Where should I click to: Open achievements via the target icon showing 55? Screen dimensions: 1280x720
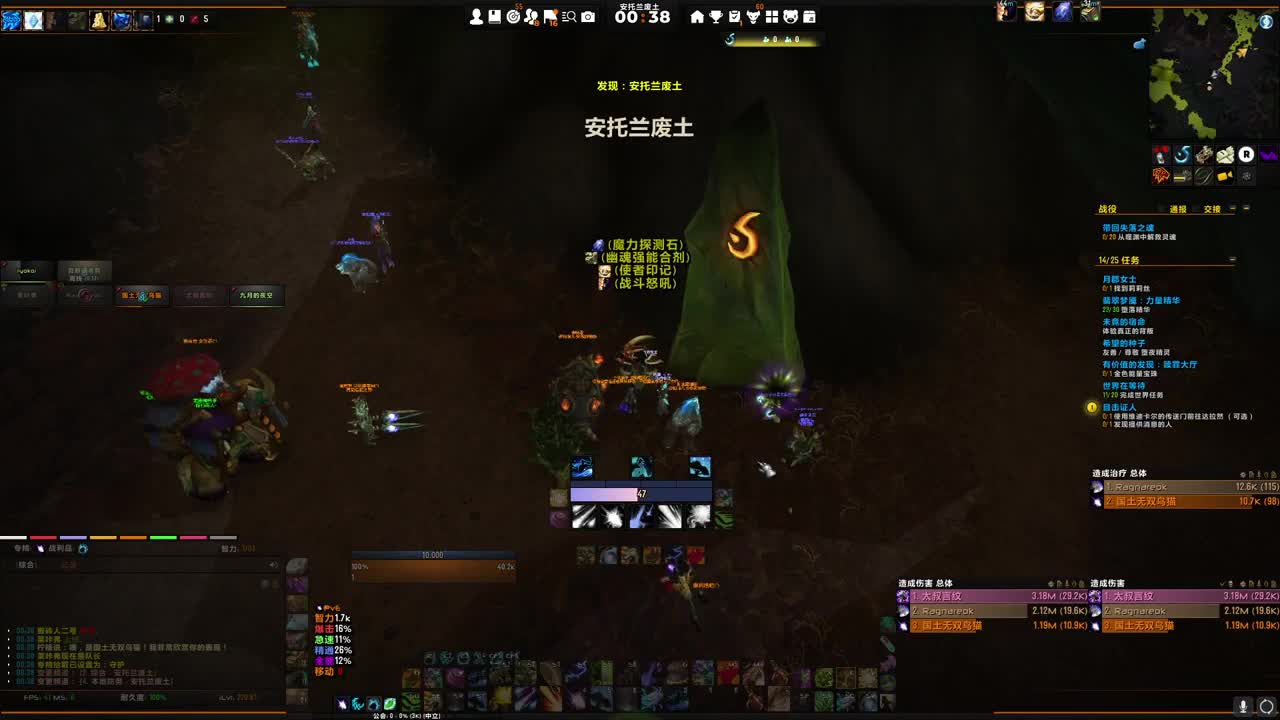tap(513, 15)
